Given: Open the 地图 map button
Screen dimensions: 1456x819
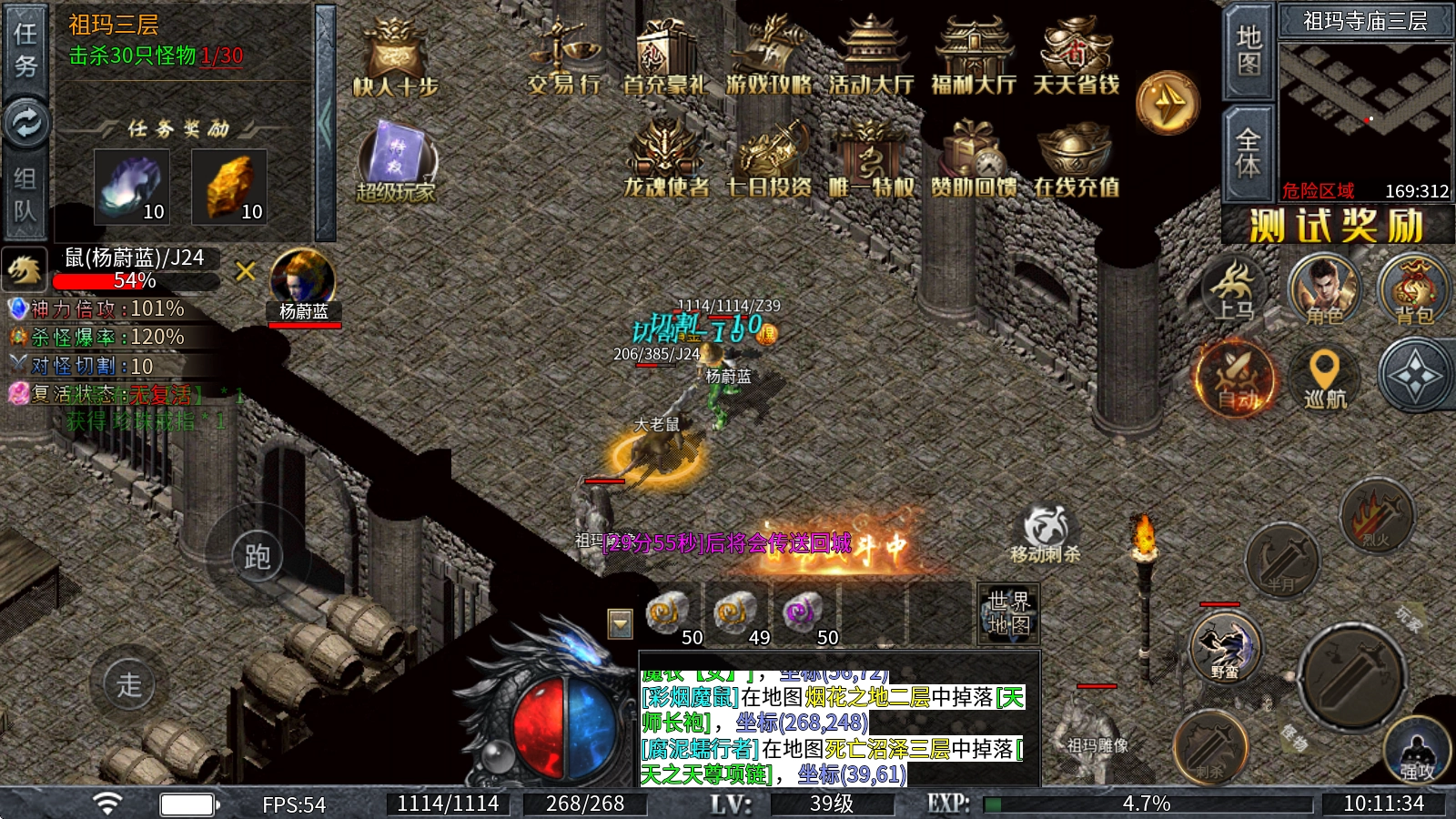Looking at the screenshot, I should (1248, 51).
